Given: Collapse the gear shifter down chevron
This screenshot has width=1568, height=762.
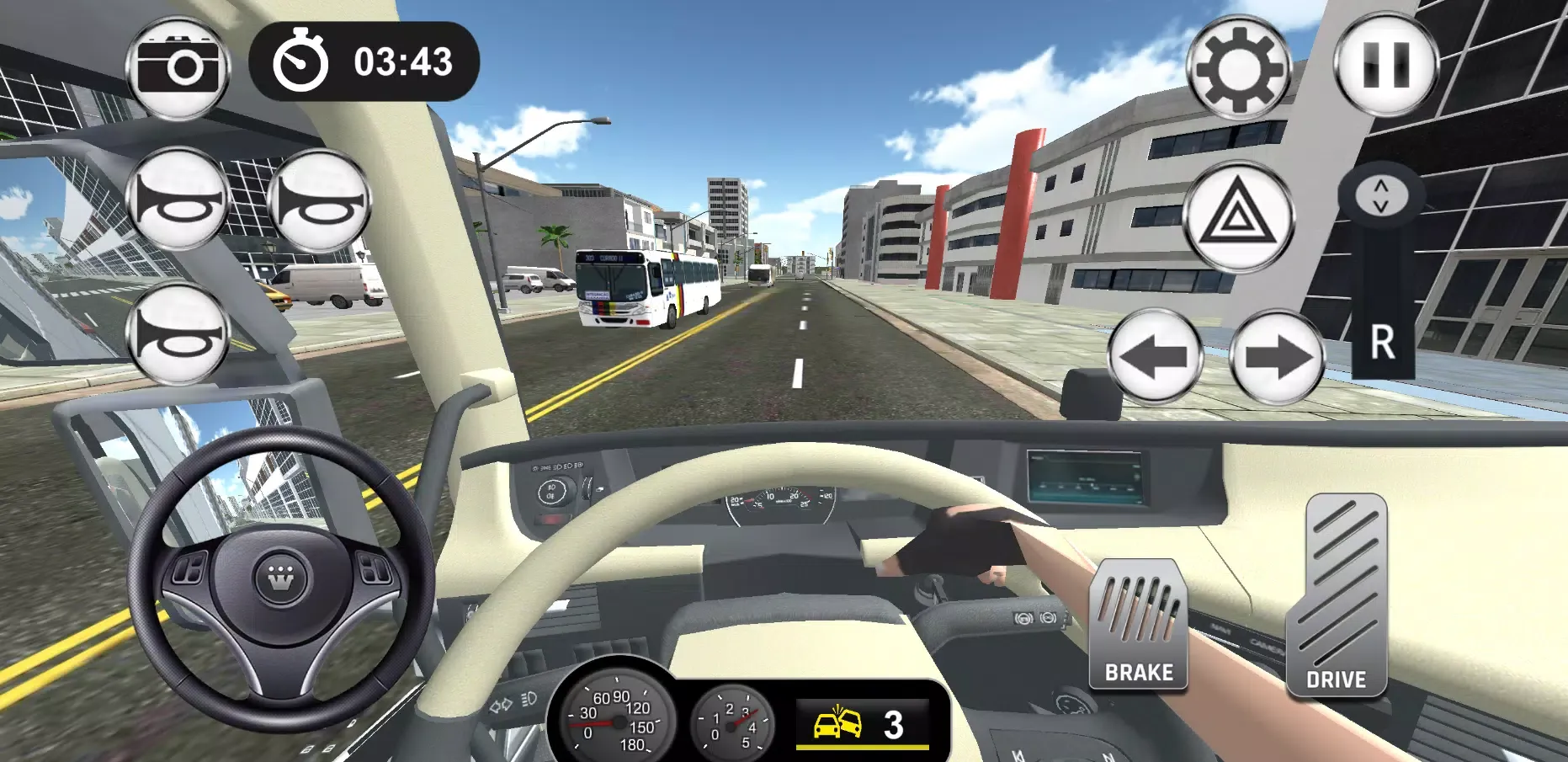Looking at the screenshot, I should coord(1380,205).
